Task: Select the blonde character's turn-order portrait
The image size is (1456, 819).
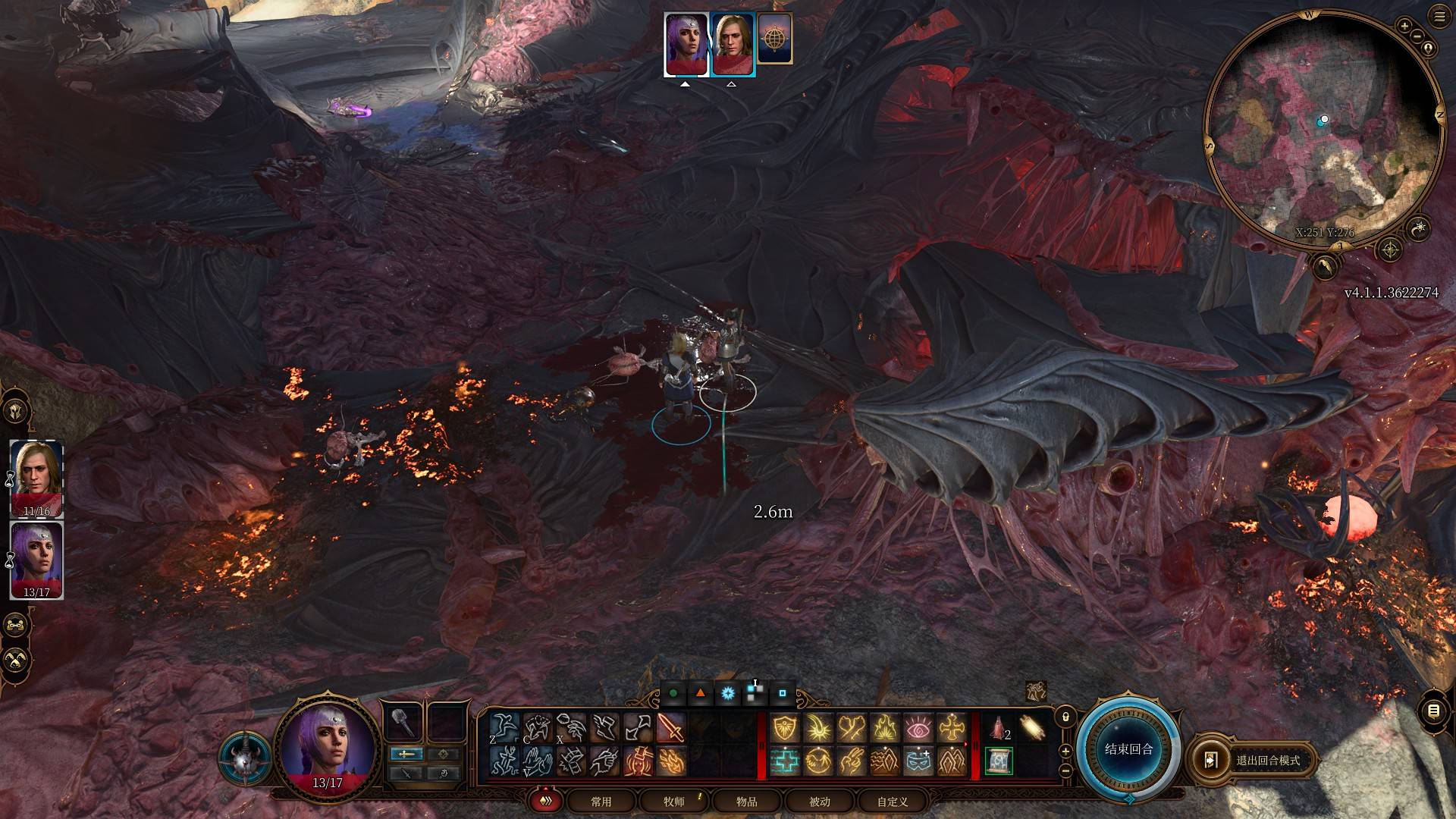Action: coord(732,44)
